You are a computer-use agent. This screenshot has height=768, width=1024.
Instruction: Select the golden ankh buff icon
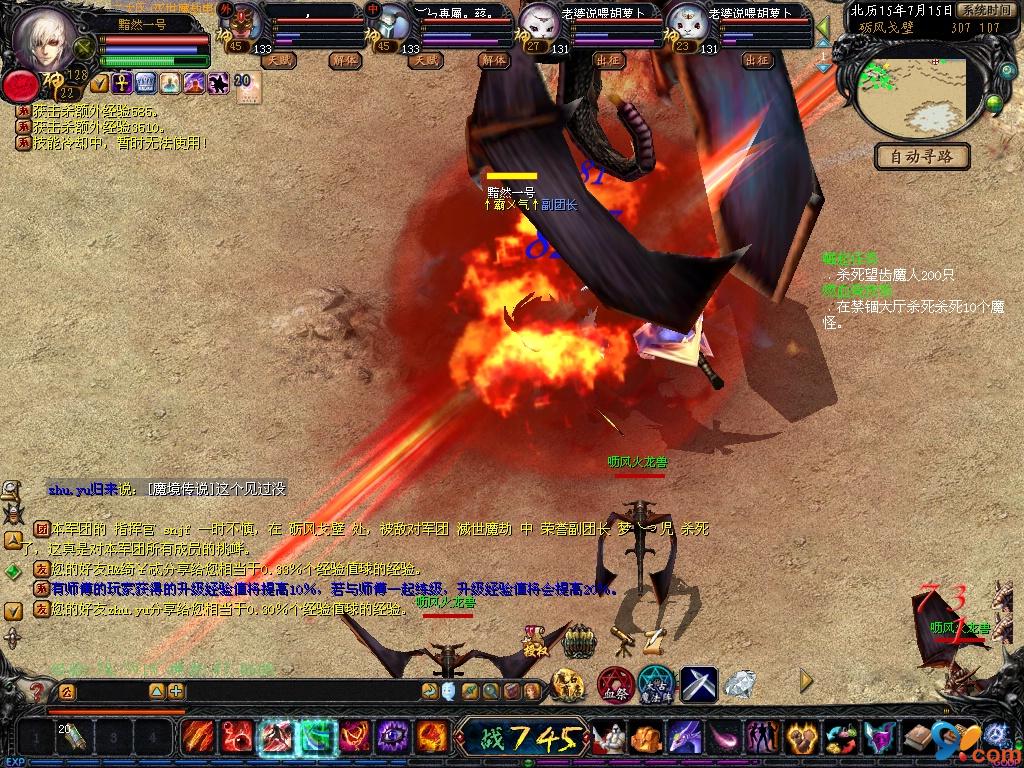tap(122, 83)
